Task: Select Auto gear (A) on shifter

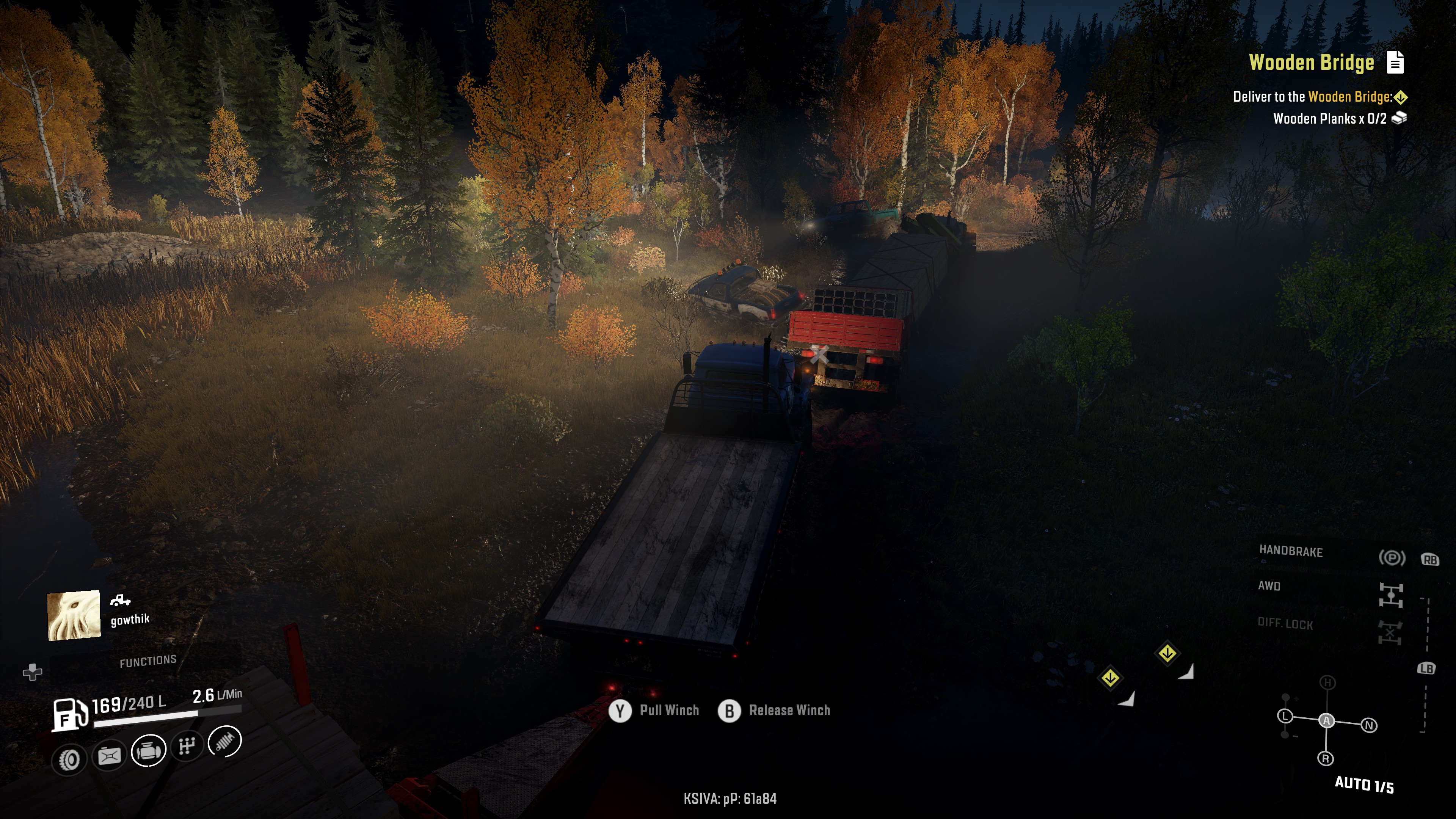Action: click(x=1327, y=721)
